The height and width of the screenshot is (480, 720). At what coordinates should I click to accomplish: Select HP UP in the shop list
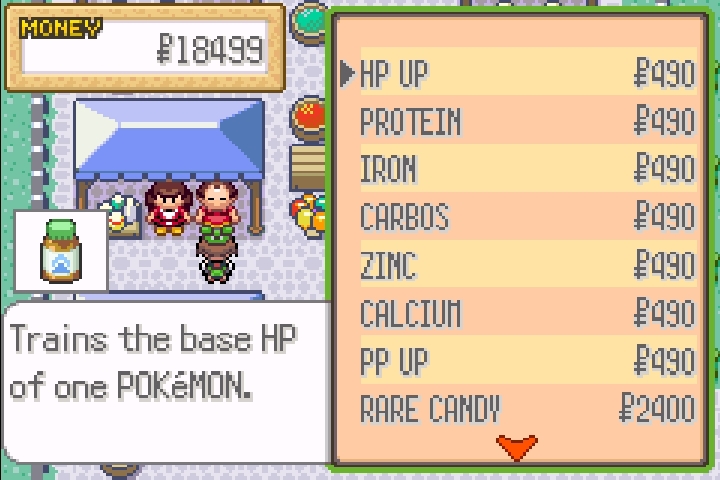(527, 74)
